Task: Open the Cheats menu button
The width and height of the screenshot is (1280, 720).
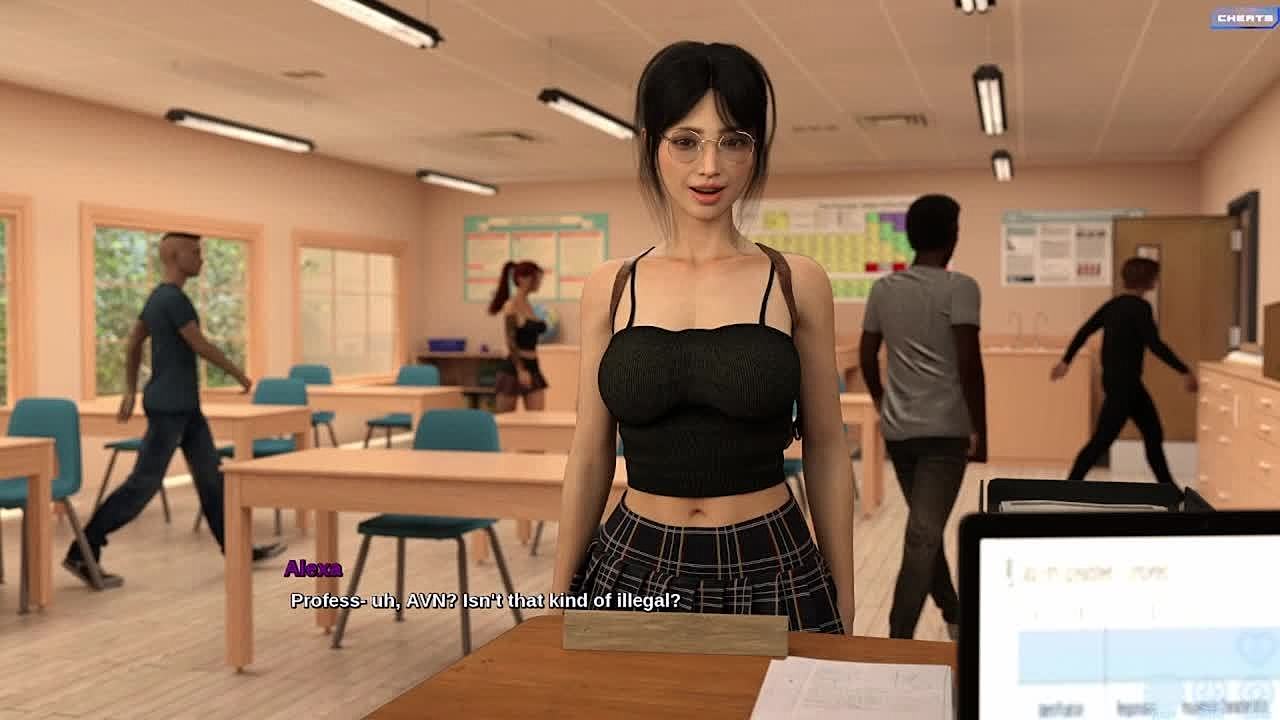Action: point(1244,18)
